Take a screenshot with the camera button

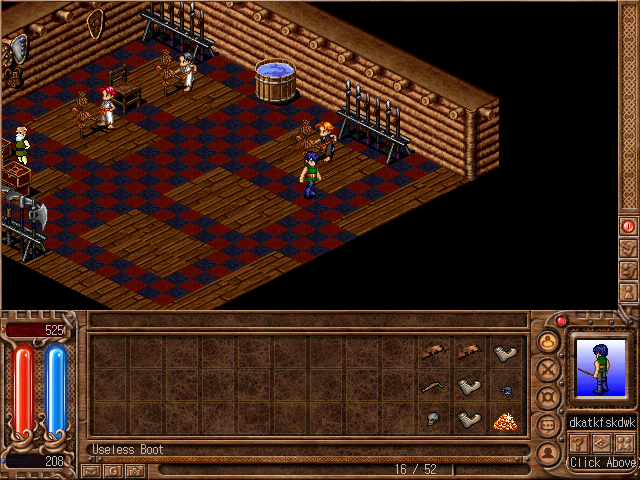[x=135, y=469]
